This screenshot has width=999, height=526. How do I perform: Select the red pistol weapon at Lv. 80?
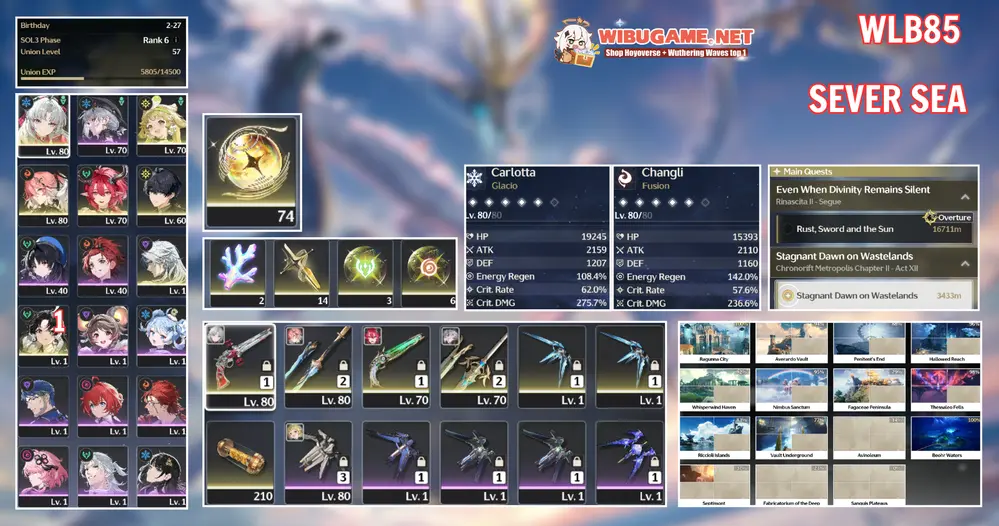240,365
